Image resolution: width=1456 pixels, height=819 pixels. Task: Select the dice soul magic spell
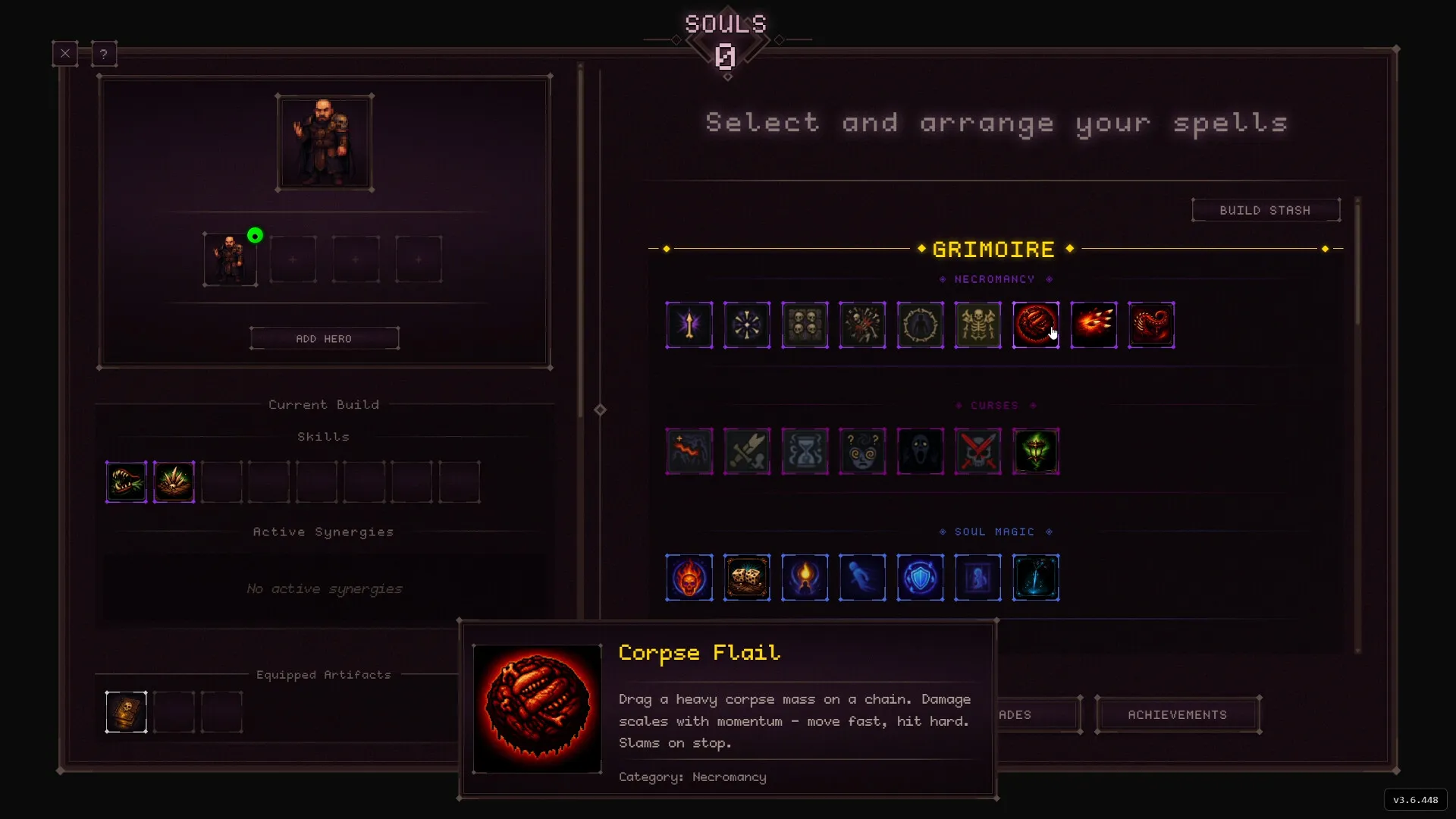tap(747, 578)
